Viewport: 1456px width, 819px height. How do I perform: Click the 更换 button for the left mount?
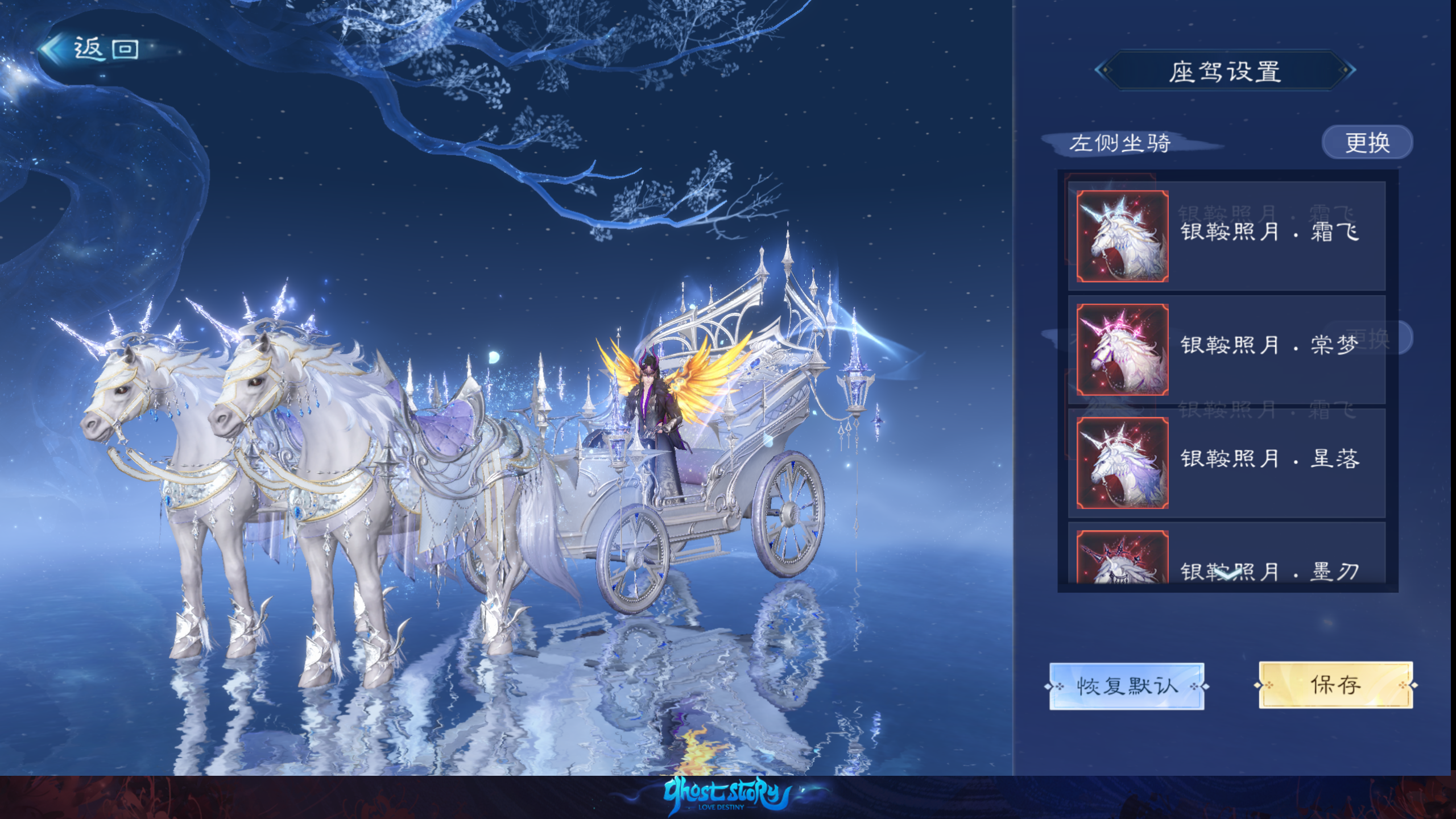1367,142
